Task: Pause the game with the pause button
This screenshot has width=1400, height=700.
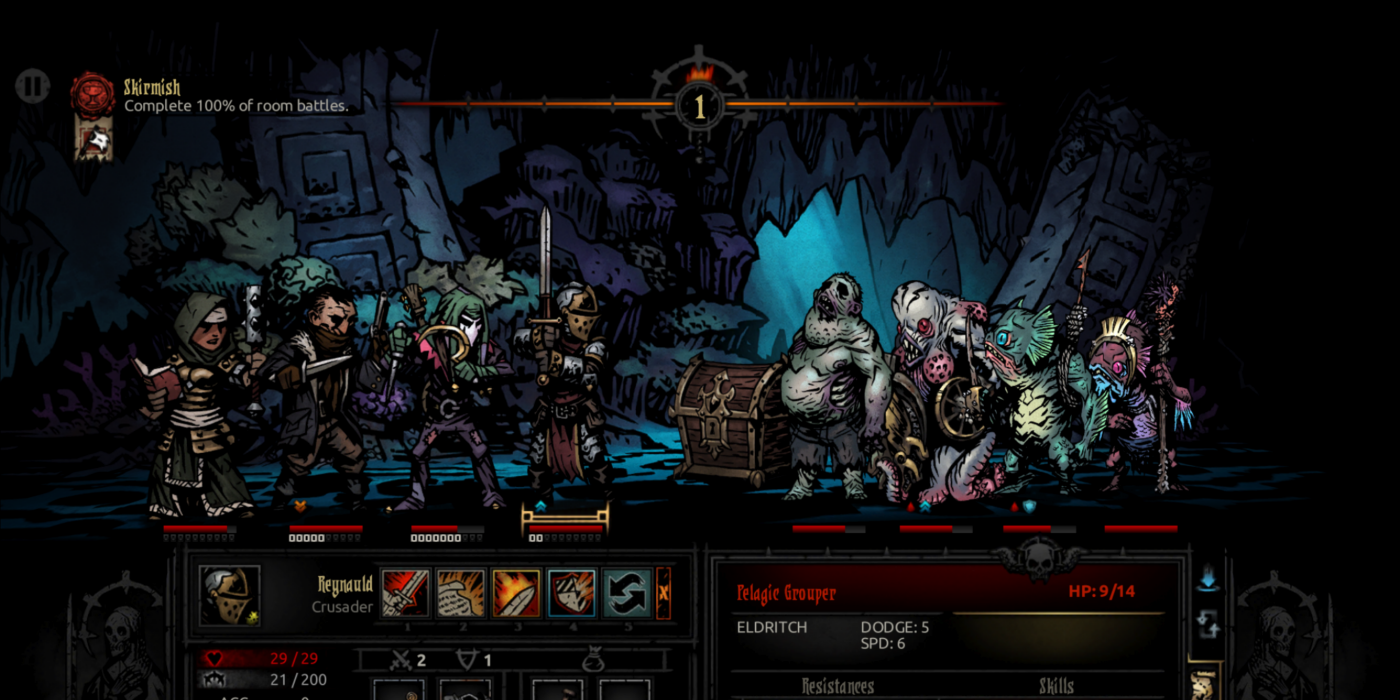Action: point(32,86)
